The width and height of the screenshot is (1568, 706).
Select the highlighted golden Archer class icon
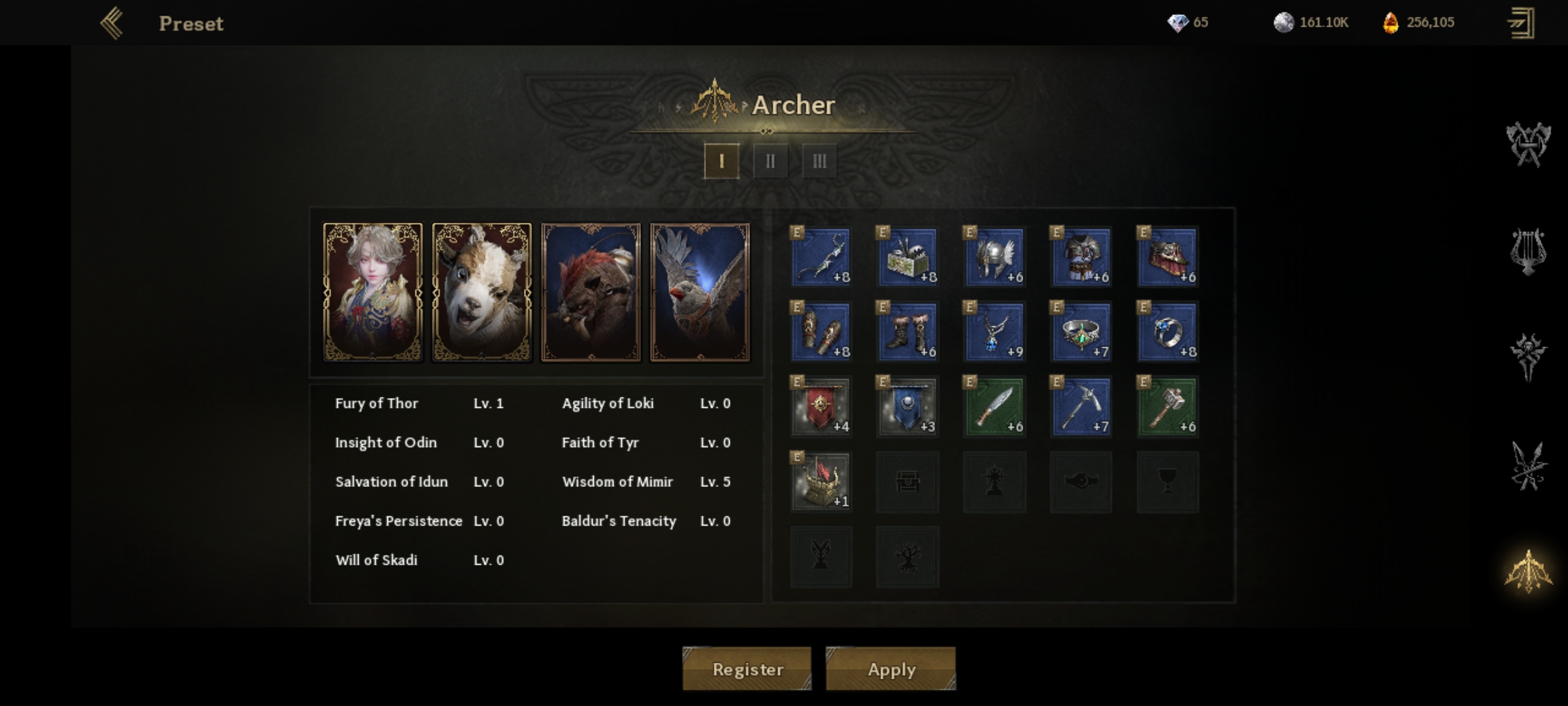(x=1528, y=571)
